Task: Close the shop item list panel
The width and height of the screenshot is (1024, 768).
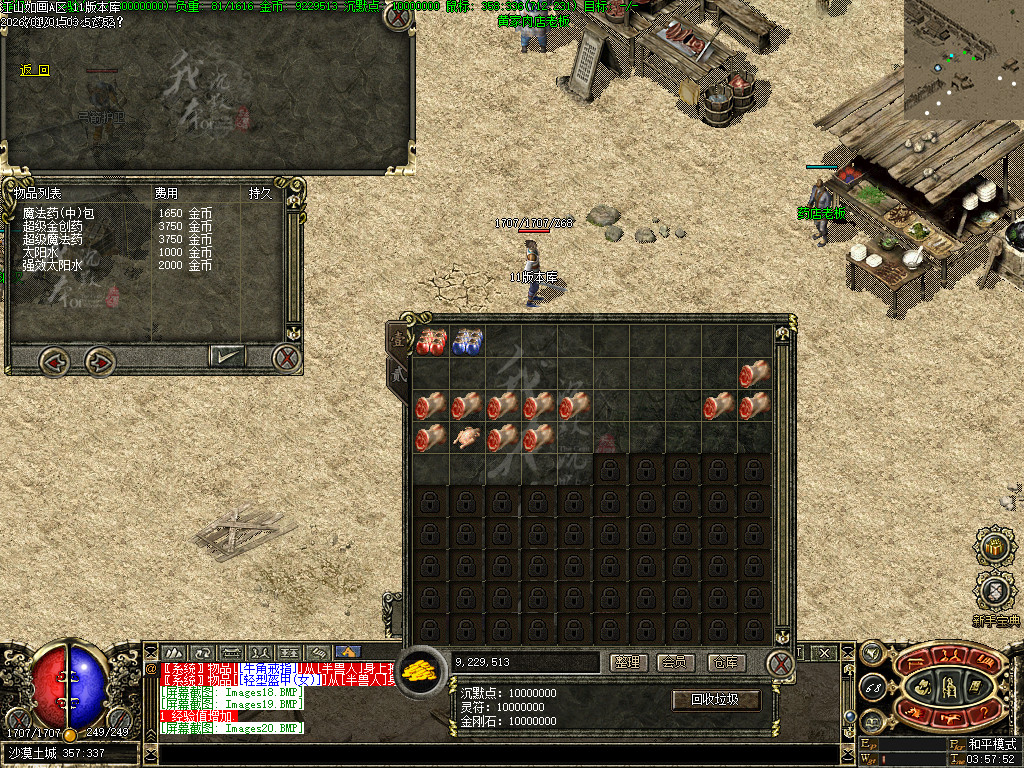Action: point(287,357)
